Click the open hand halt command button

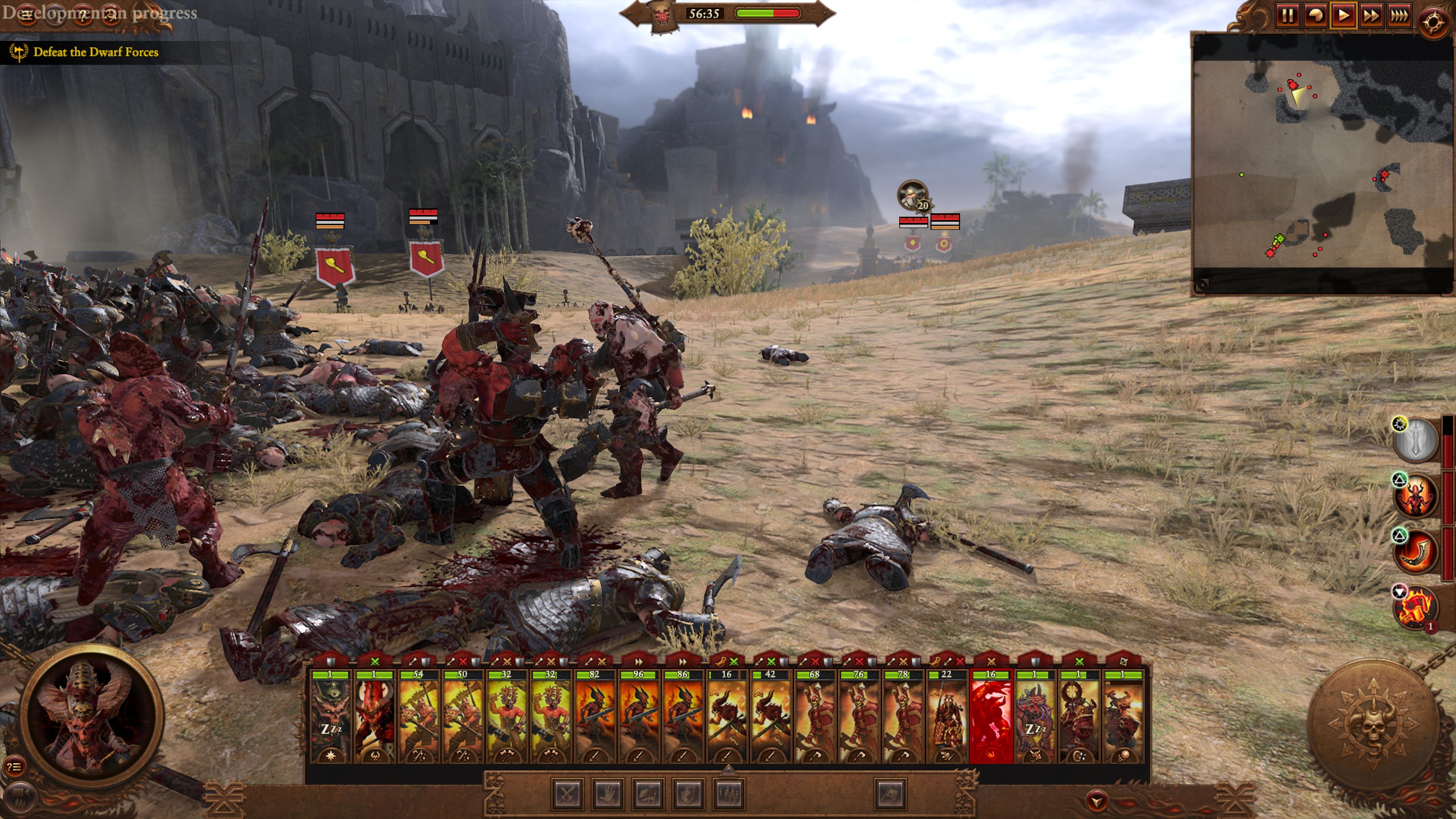pyautogui.click(x=607, y=794)
